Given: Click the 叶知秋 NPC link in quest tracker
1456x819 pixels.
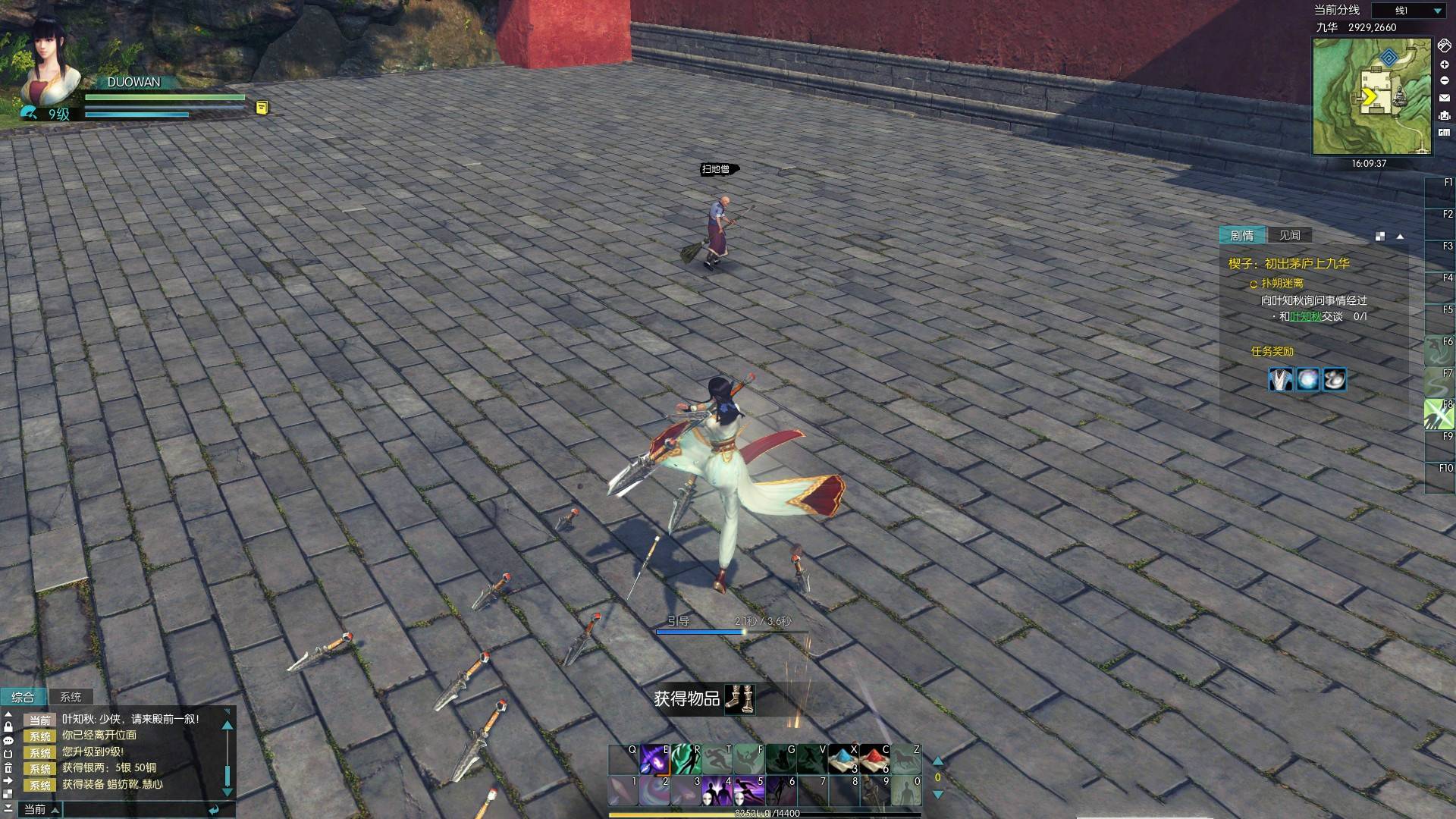Looking at the screenshot, I should coord(1305,316).
